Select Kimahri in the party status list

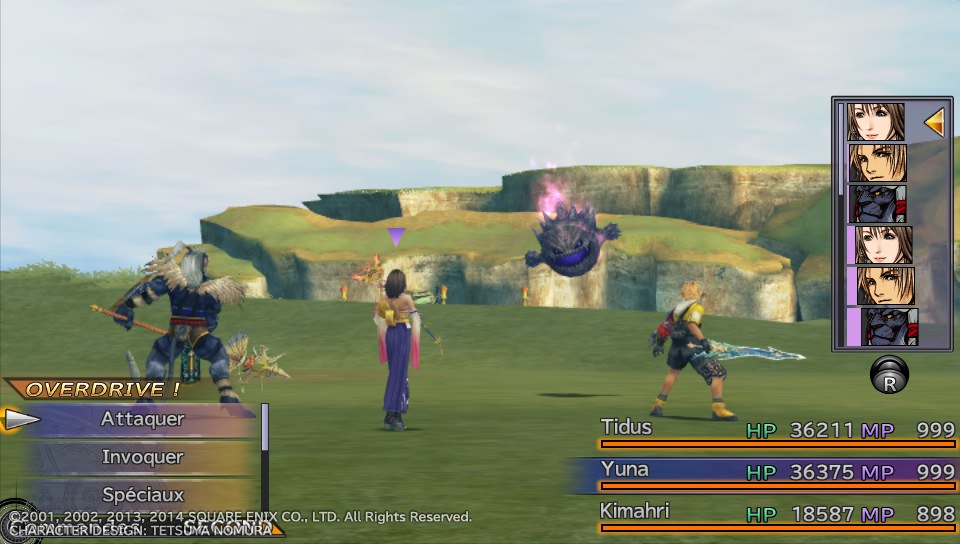[775, 514]
